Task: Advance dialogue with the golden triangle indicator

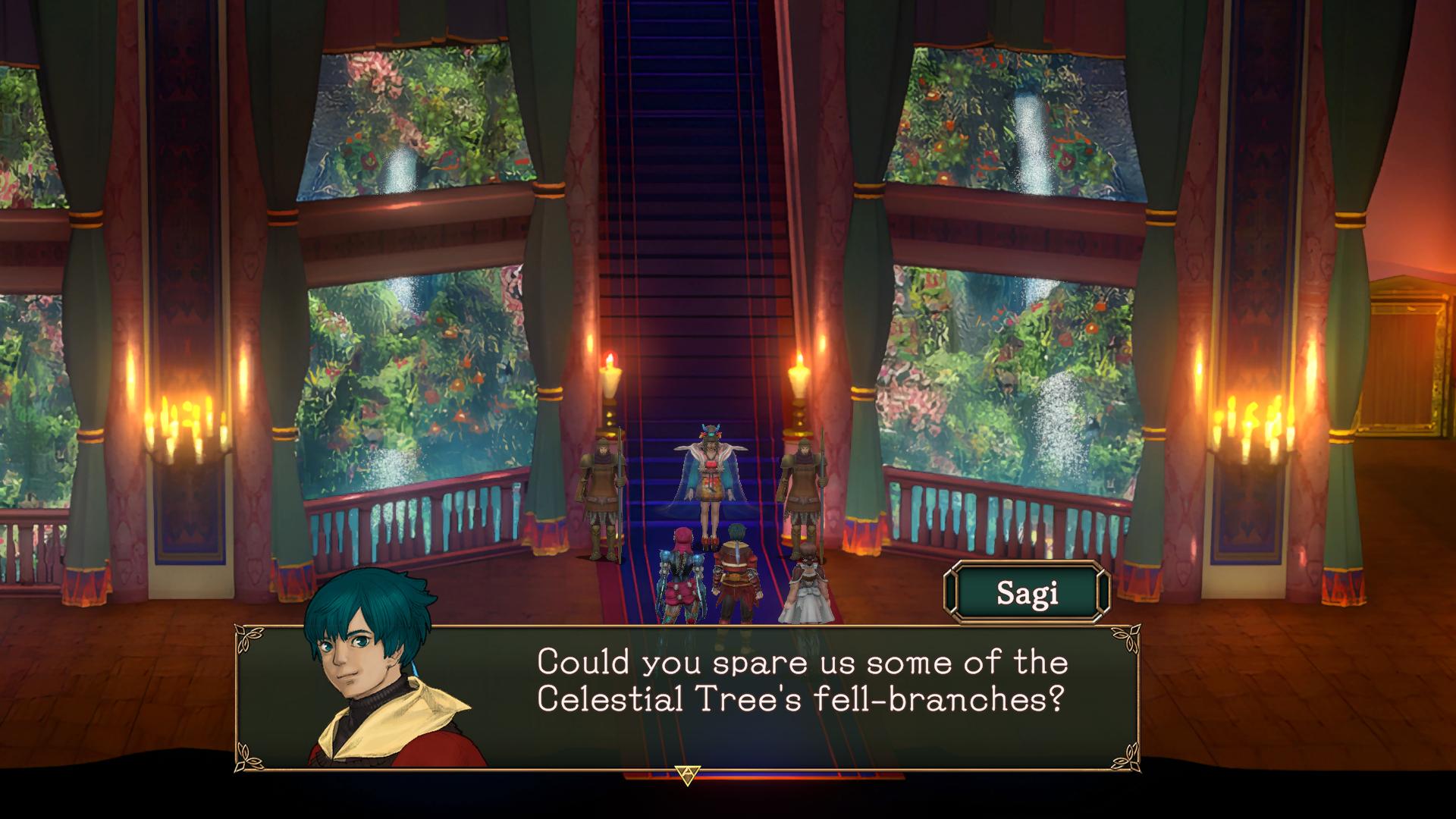Action: point(687,774)
